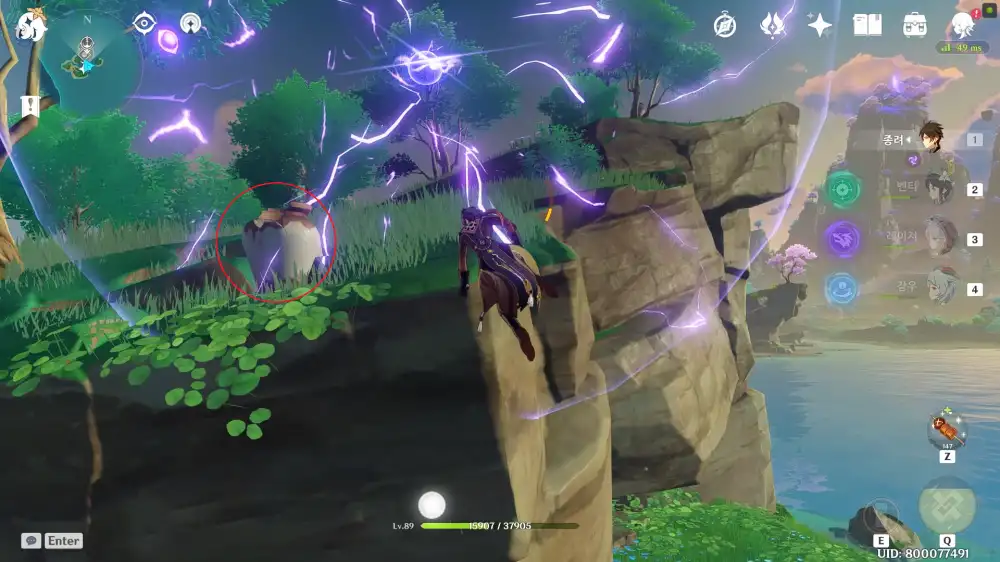Open the adventurer handbook book icon
The height and width of the screenshot is (562, 1000).
867,25
